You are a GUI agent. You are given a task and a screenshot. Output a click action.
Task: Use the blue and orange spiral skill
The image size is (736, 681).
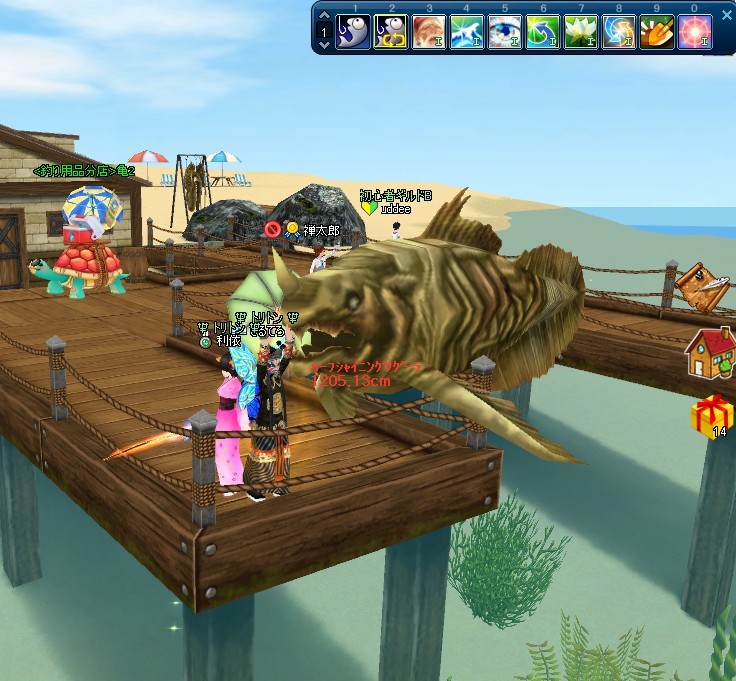point(619,33)
